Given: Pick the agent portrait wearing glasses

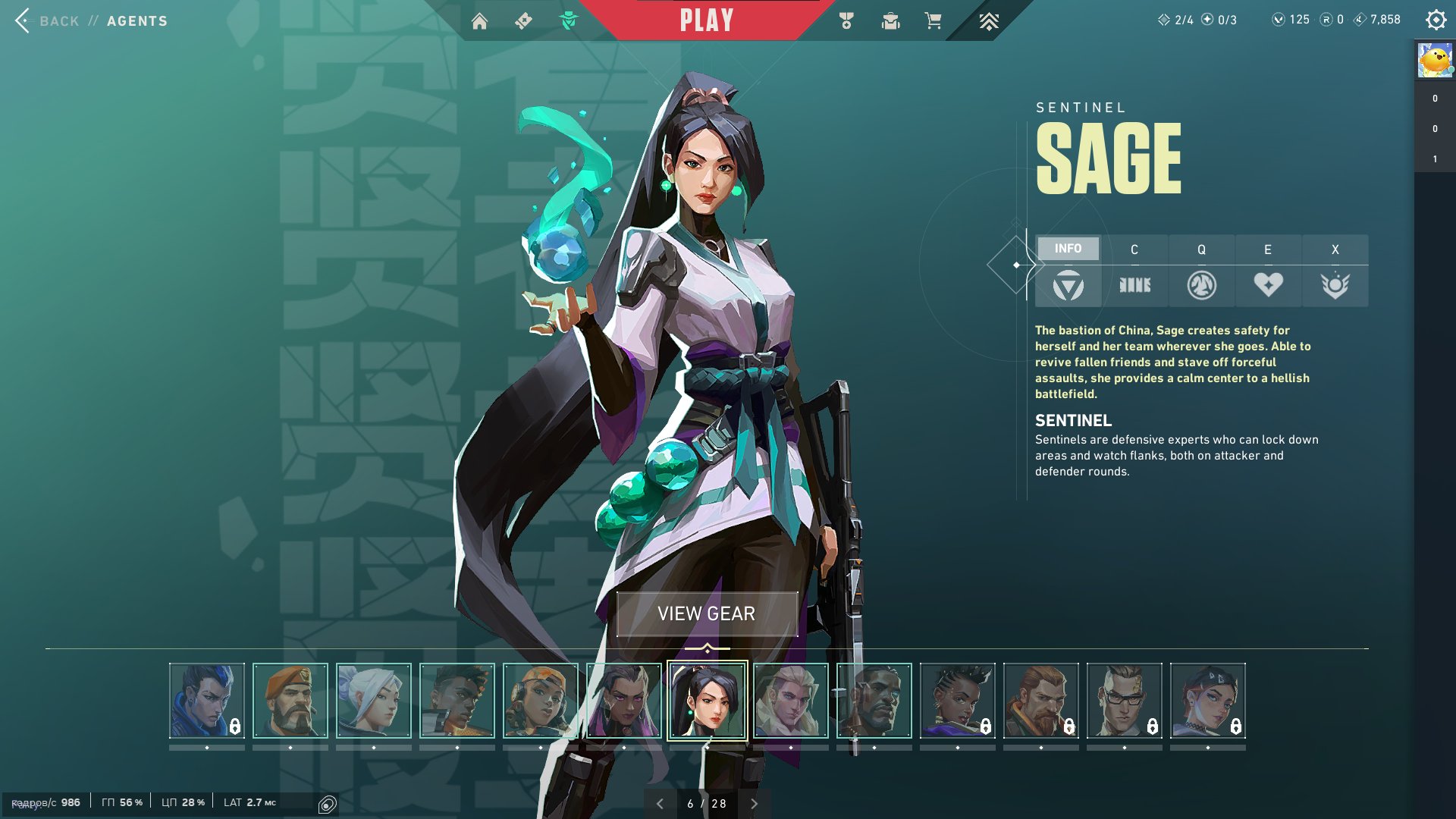Looking at the screenshot, I should point(1125,701).
